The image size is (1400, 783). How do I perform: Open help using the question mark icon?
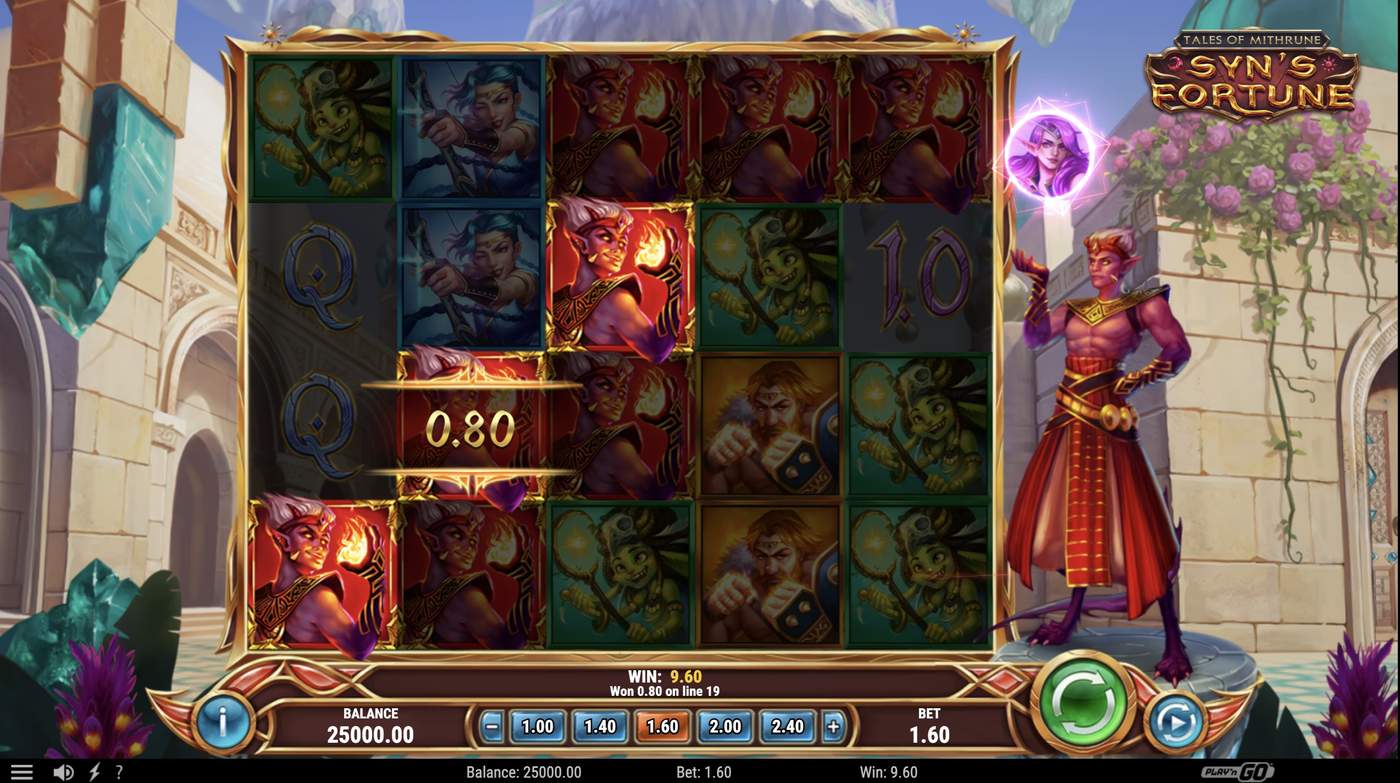(117, 771)
